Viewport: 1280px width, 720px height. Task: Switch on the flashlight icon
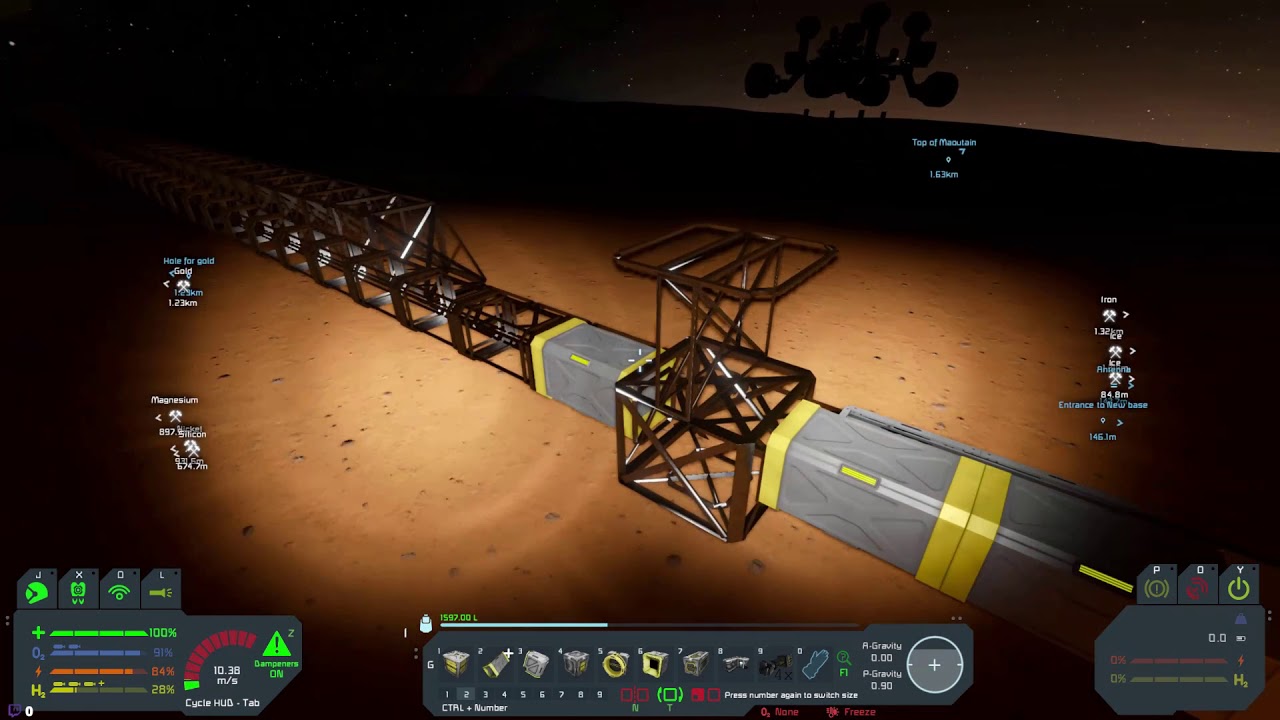pyautogui.click(x=161, y=592)
